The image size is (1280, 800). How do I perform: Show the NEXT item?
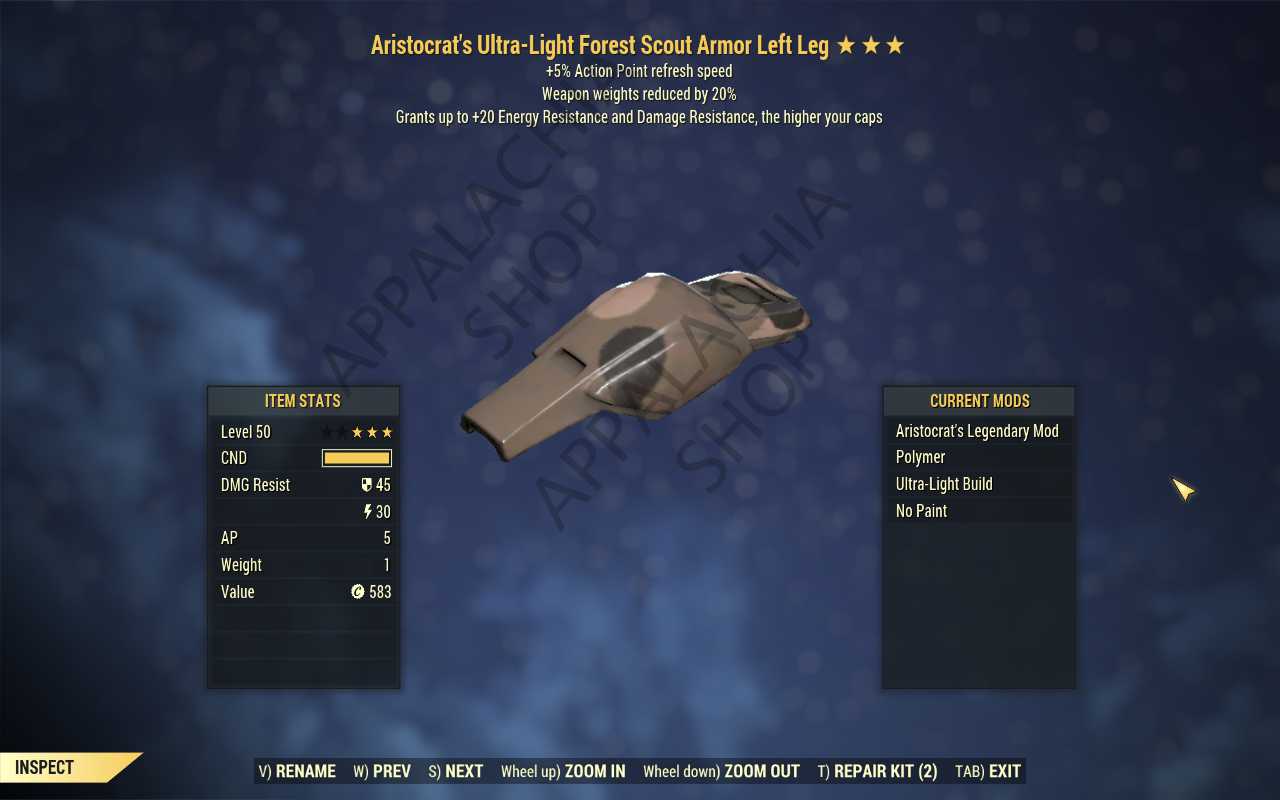click(456, 771)
